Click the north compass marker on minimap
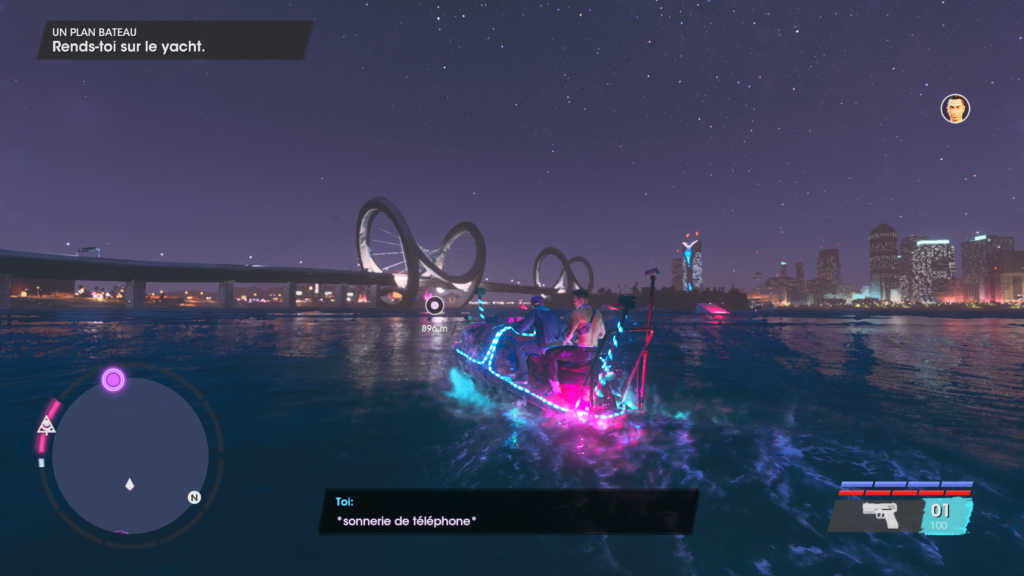1024x576 pixels. coord(194,497)
